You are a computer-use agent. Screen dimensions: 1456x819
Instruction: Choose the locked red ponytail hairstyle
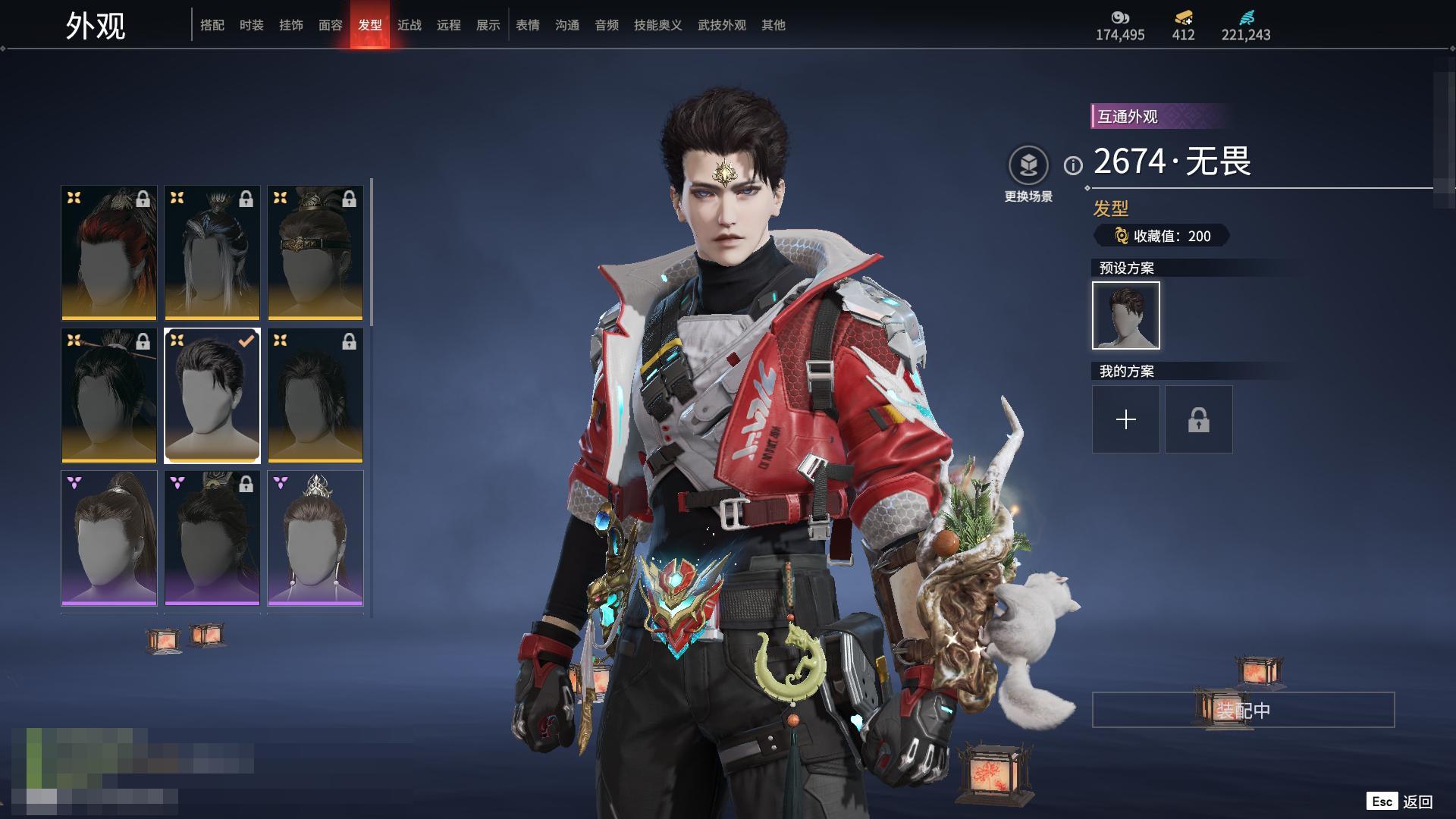pyautogui.click(x=109, y=253)
